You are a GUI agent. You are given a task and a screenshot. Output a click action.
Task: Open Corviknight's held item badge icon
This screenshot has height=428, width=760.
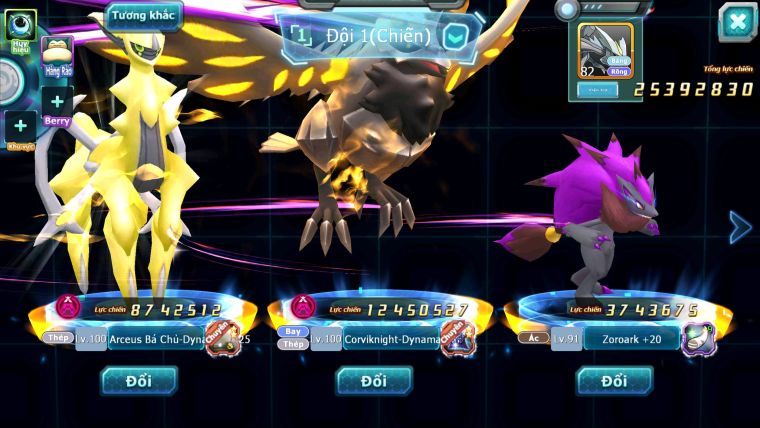pyautogui.click(x=458, y=338)
